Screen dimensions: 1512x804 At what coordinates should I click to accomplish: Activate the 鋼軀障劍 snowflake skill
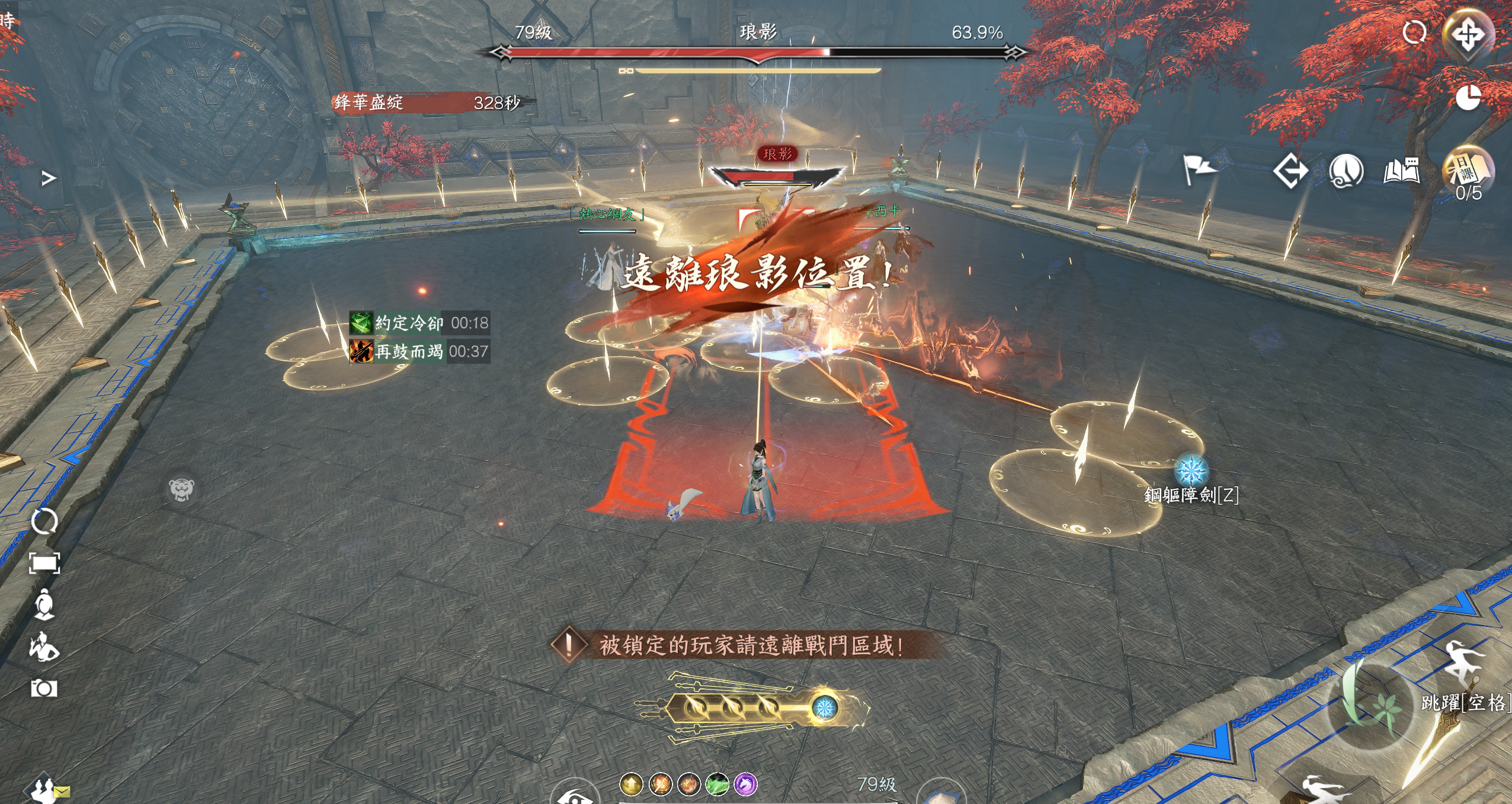click(1191, 470)
